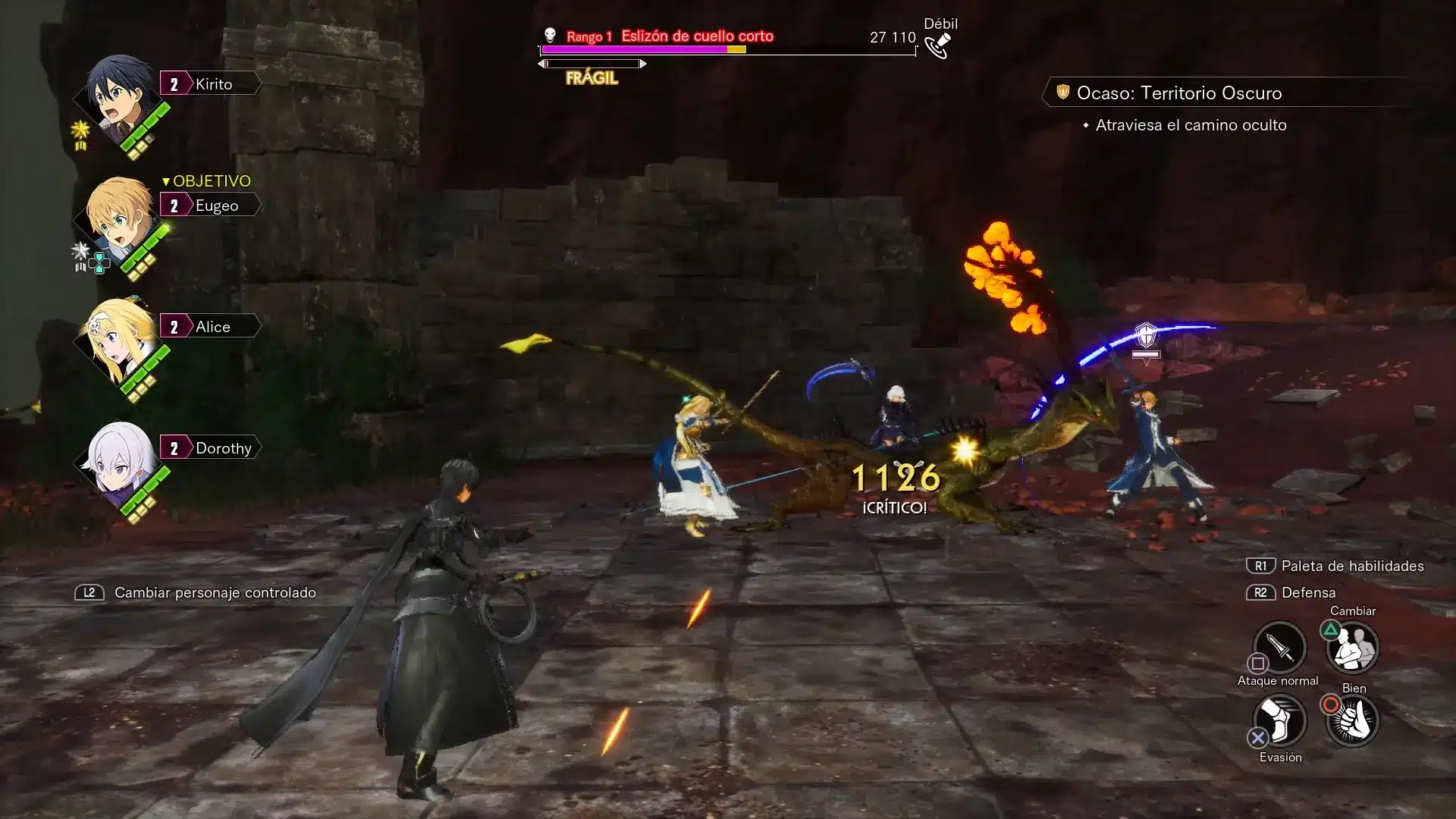Select the Eslizón de cuello corto enemy name
Image resolution: width=1456 pixels, height=819 pixels.
pyautogui.click(x=697, y=36)
